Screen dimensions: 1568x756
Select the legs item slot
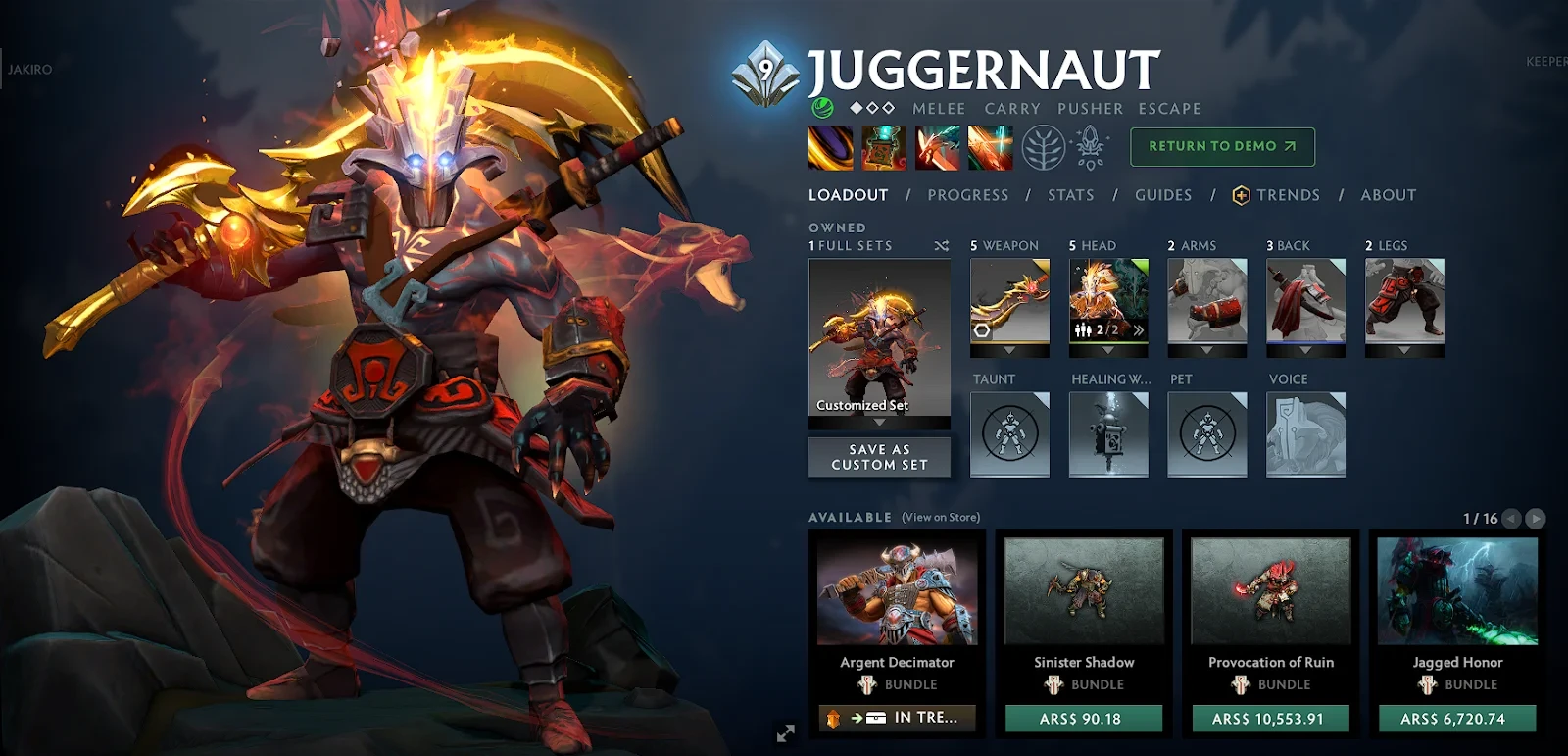coord(1404,300)
